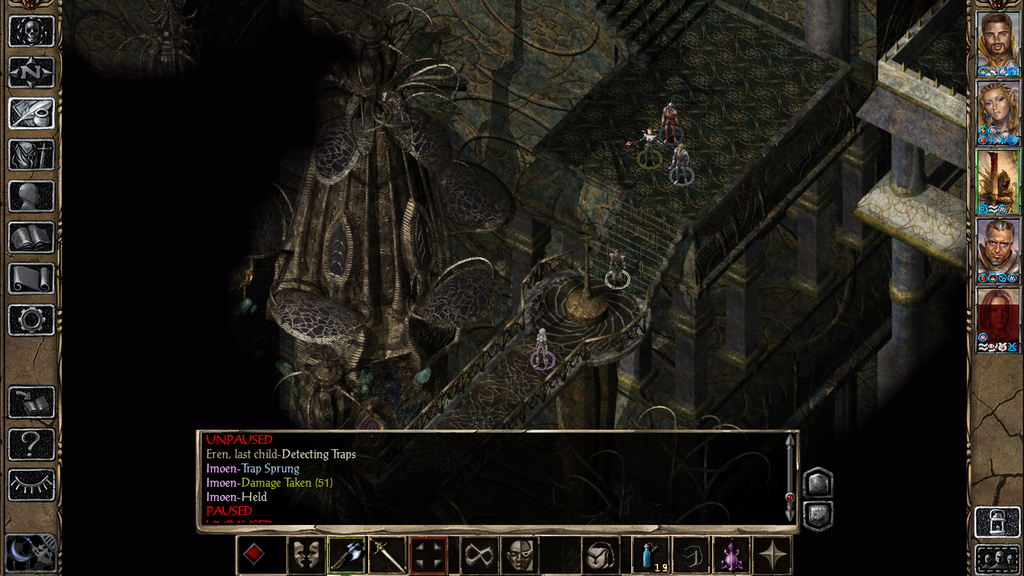Screen dimensions: 1024x576
Task: Equip the battle axe quick weapon
Action: click(x=346, y=555)
